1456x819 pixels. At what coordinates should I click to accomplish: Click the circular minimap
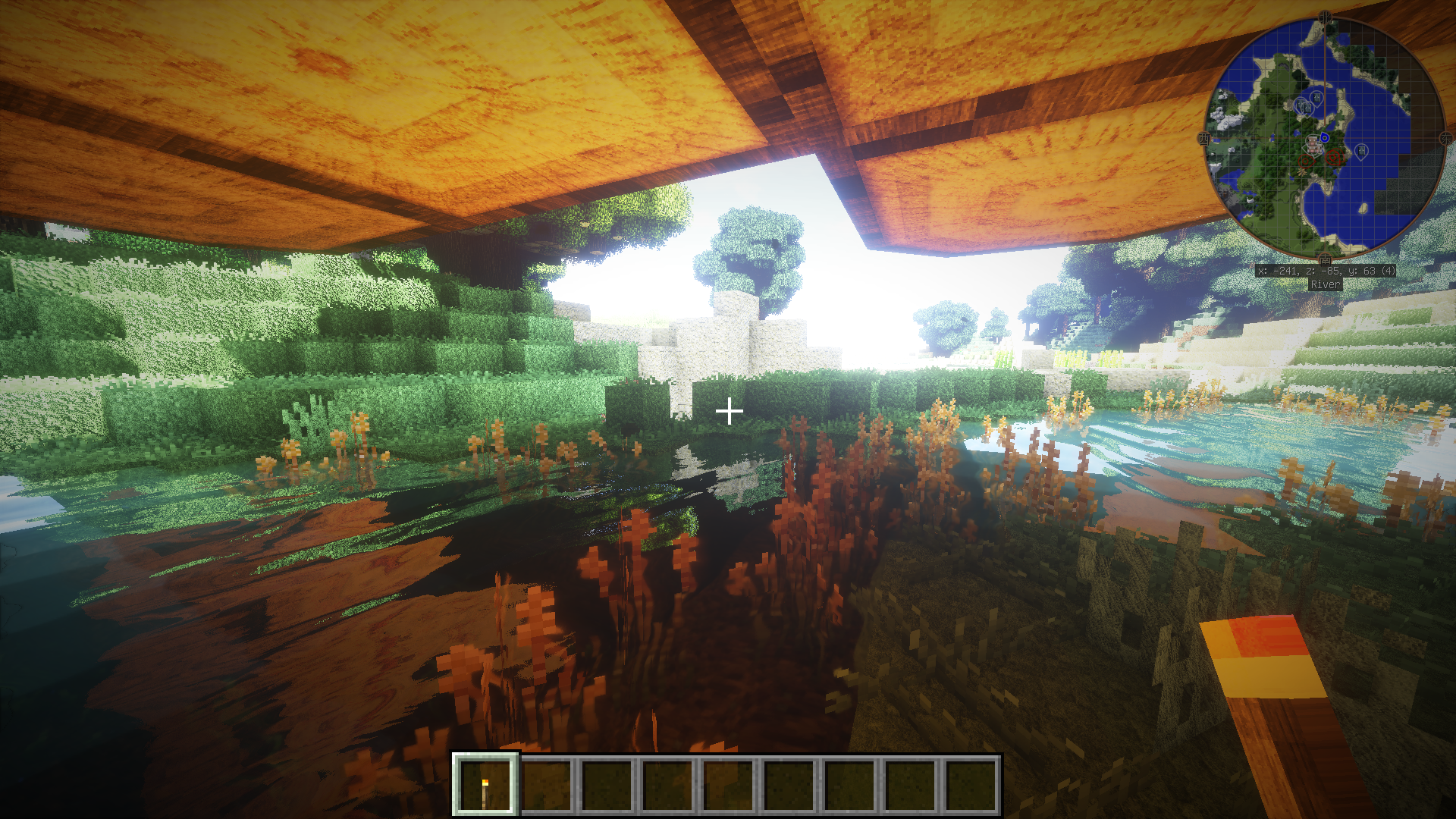tap(1324, 137)
